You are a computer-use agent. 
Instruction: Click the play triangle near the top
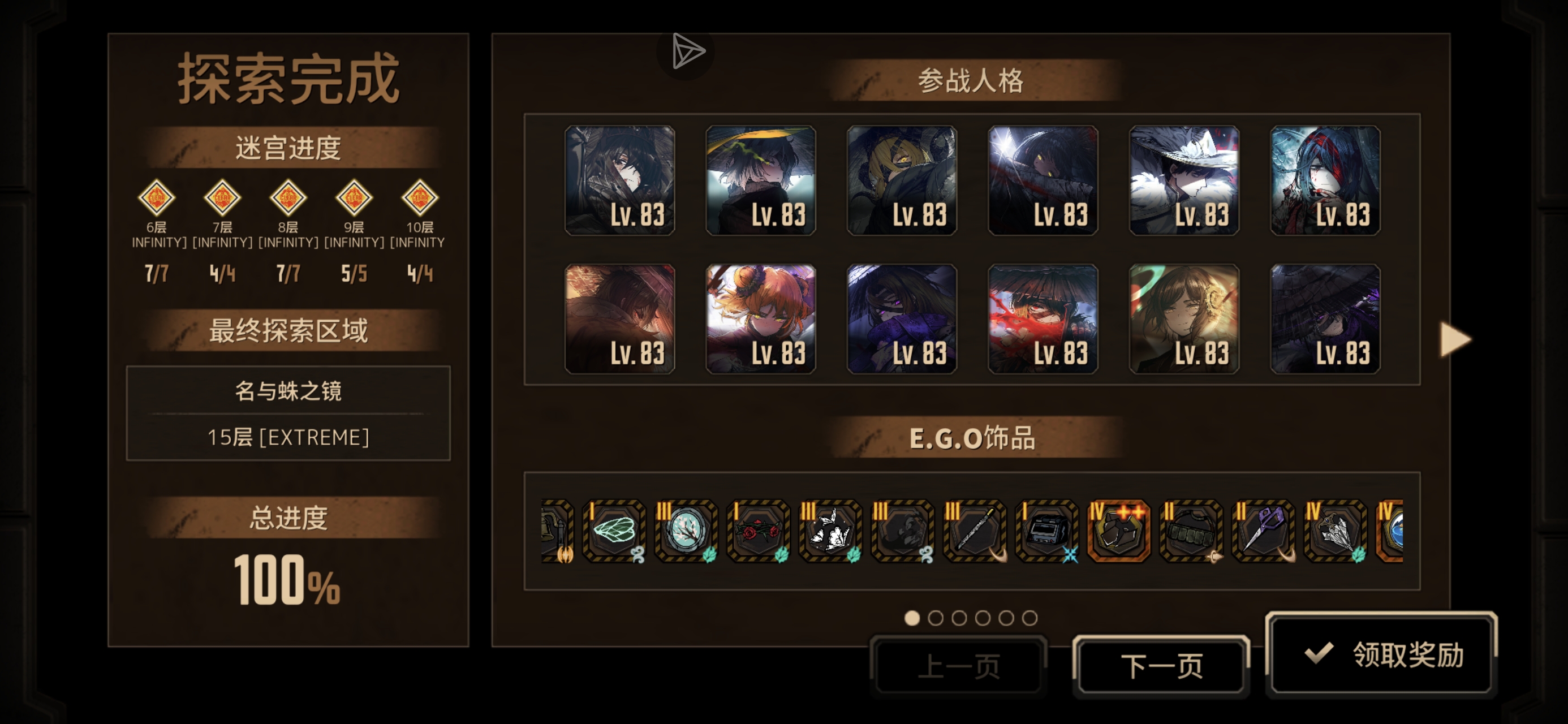tap(686, 52)
